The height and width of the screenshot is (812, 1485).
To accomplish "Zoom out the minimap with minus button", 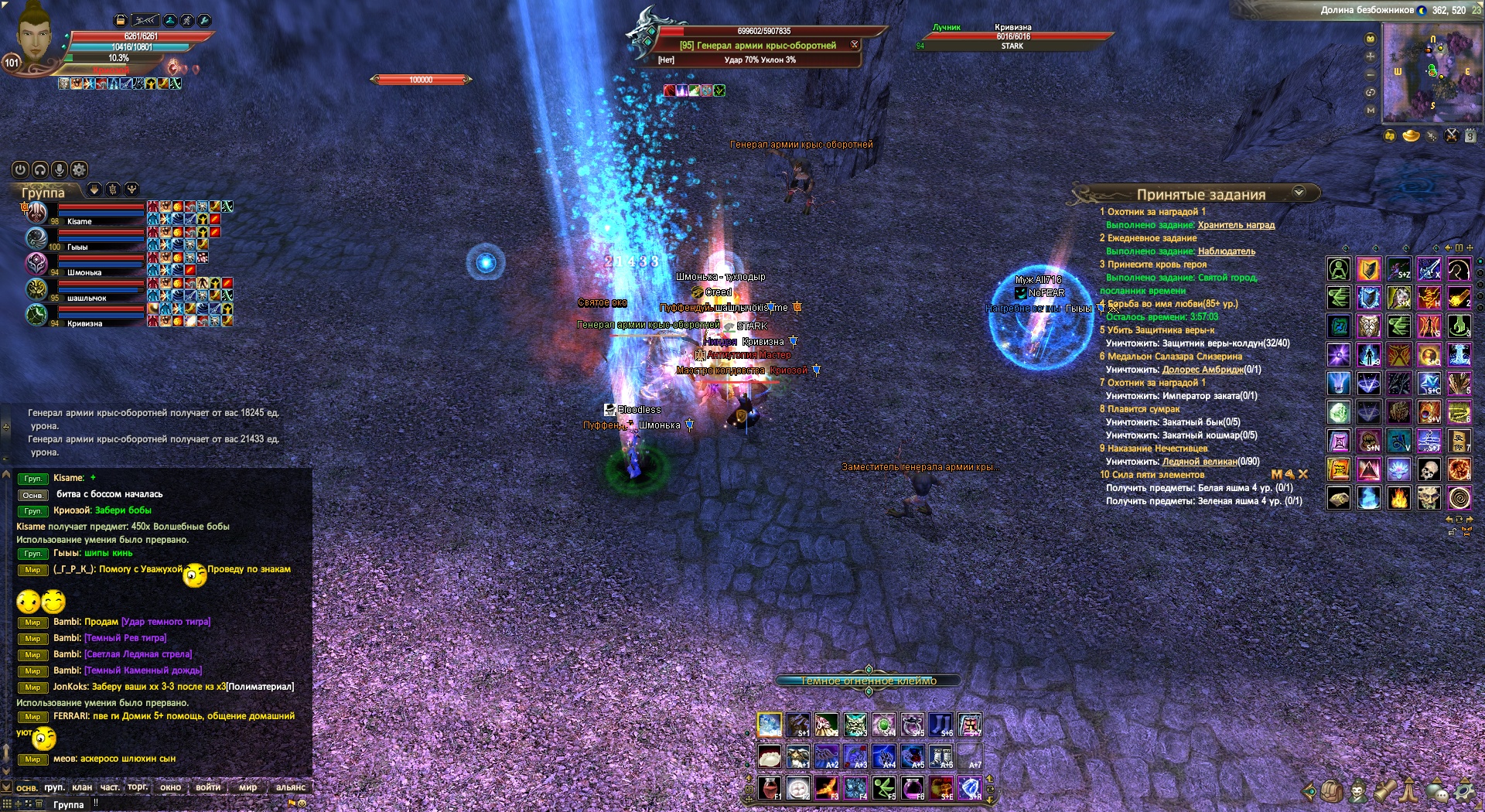I will point(1371,75).
